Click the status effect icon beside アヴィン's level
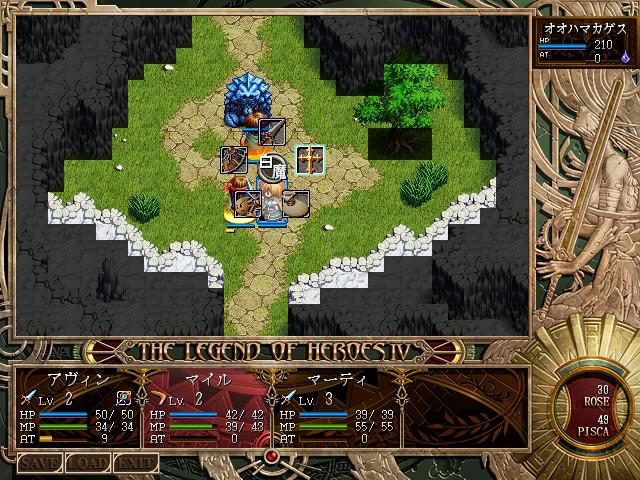 (x=123, y=399)
